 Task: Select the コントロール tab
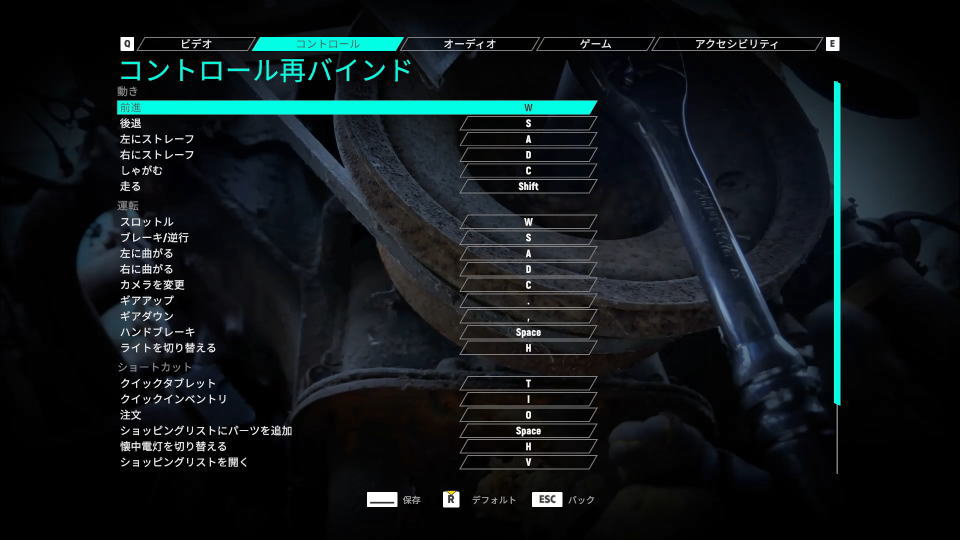pyautogui.click(x=328, y=44)
